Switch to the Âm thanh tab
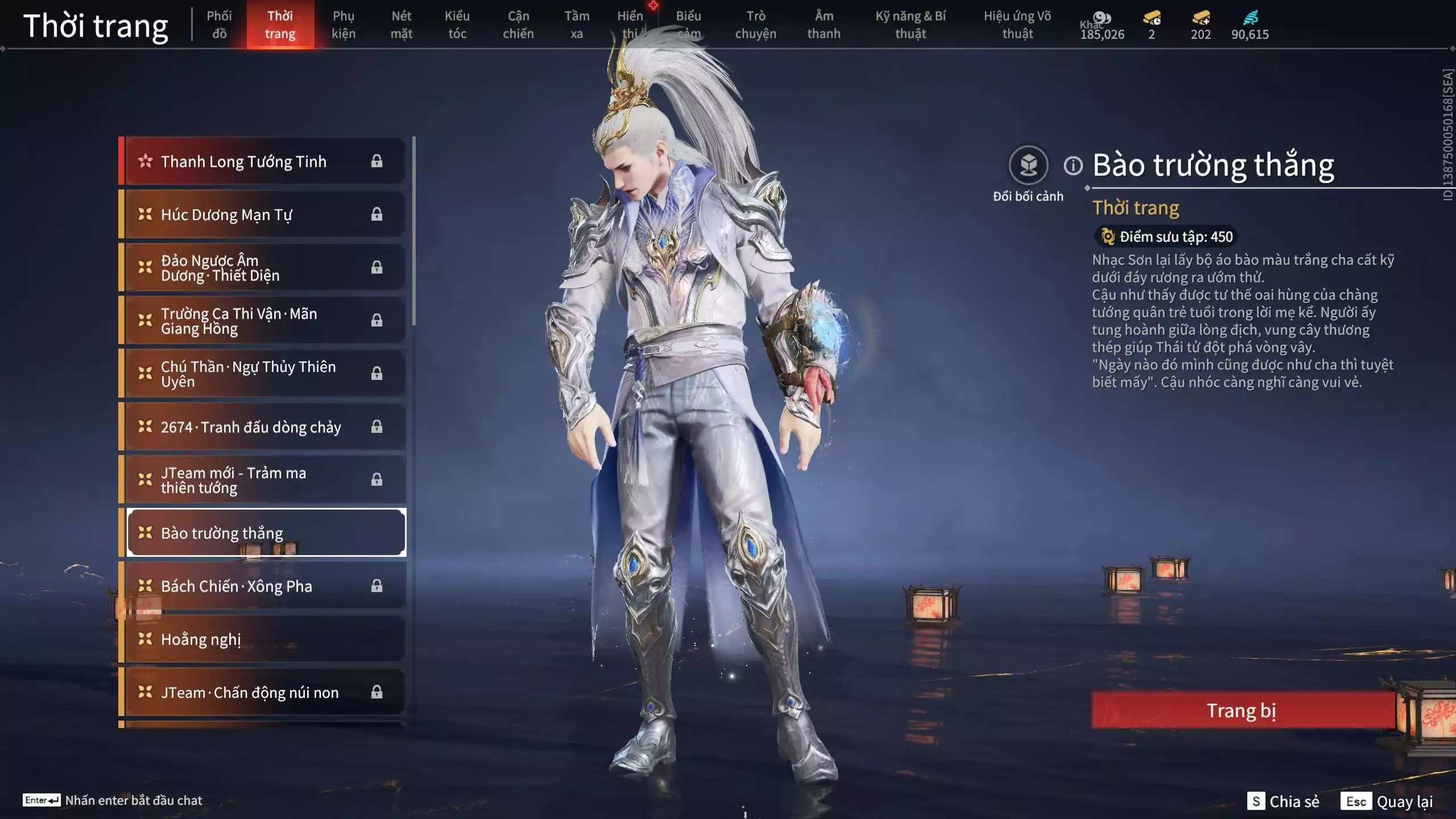The image size is (1456, 819). coord(824,24)
